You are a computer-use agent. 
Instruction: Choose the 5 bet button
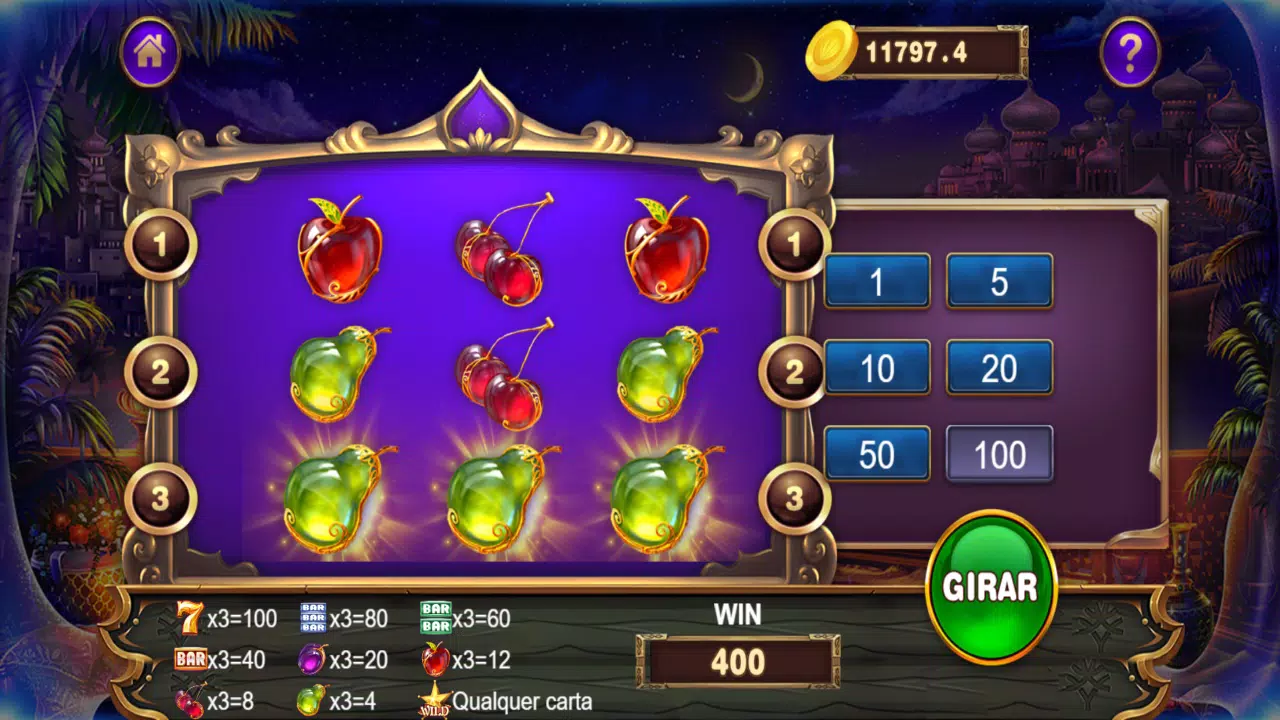tap(999, 281)
